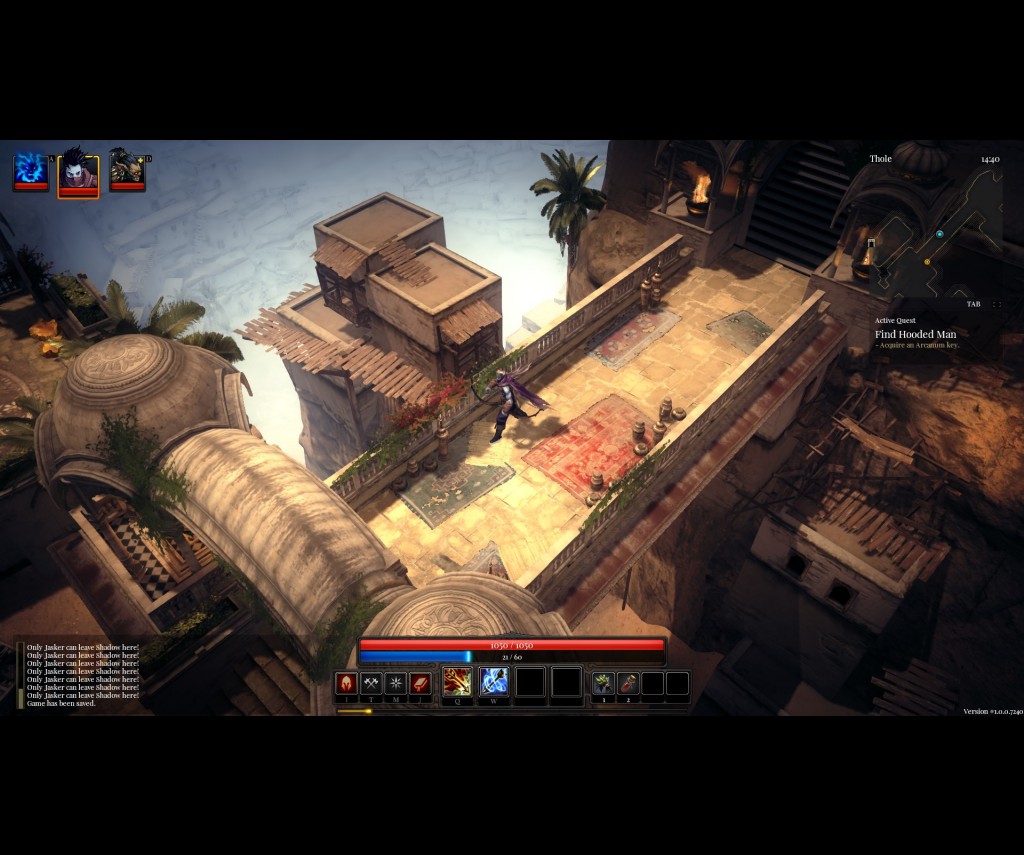Activate the fiery arrow ability on Q

[457, 682]
